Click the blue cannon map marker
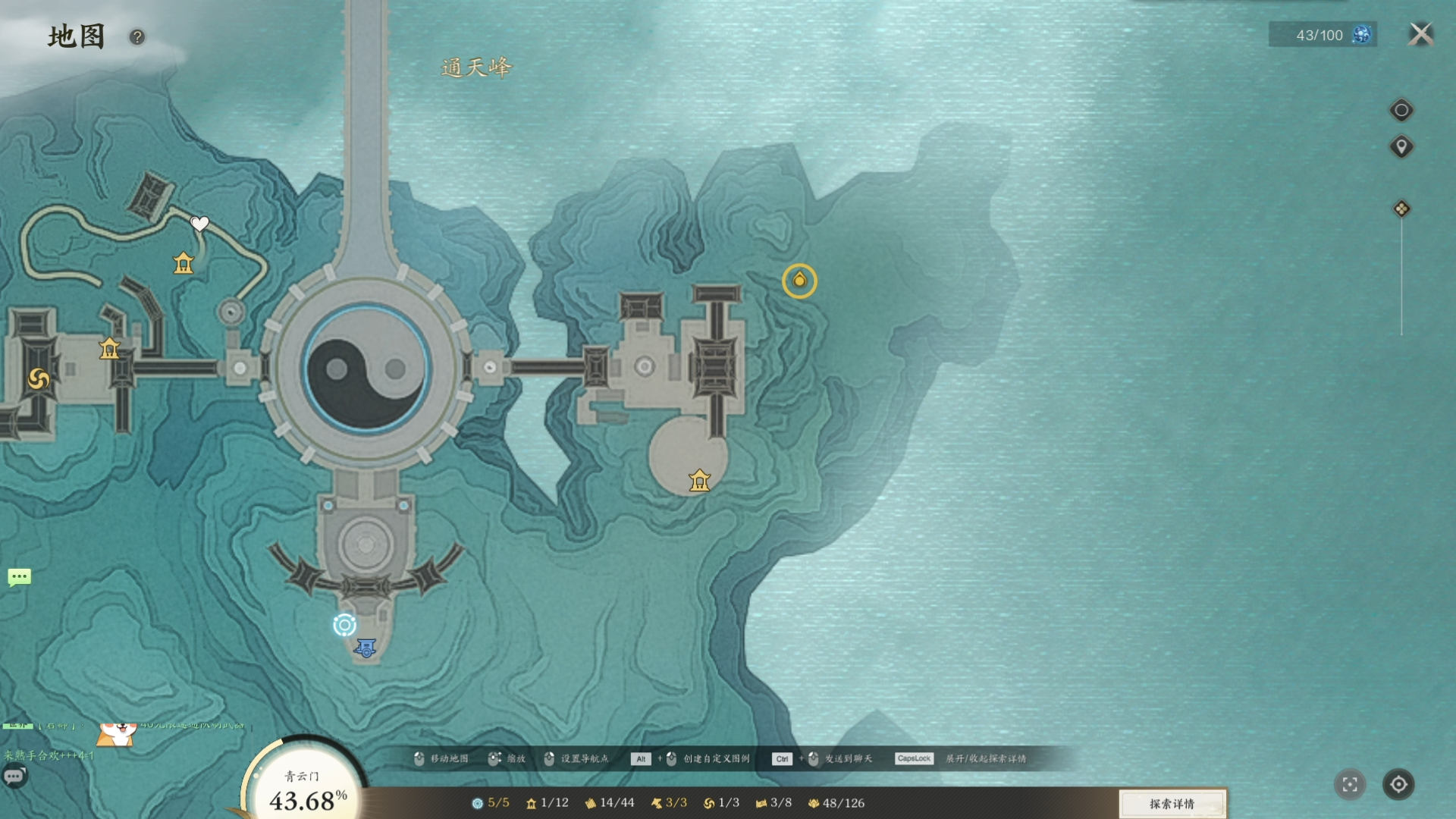1456x819 pixels. click(366, 648)
